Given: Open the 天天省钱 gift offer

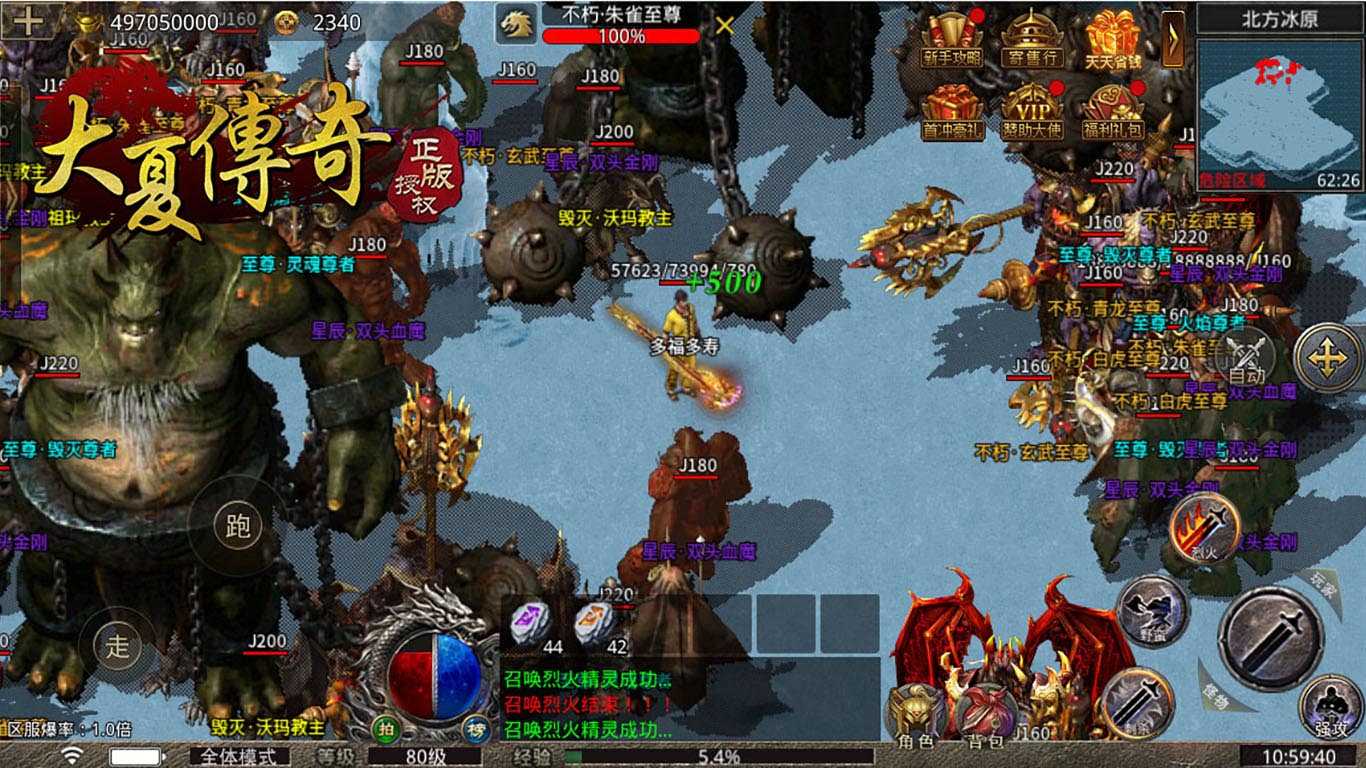Looking at the screenshot, I should (x=1113, y=40).
